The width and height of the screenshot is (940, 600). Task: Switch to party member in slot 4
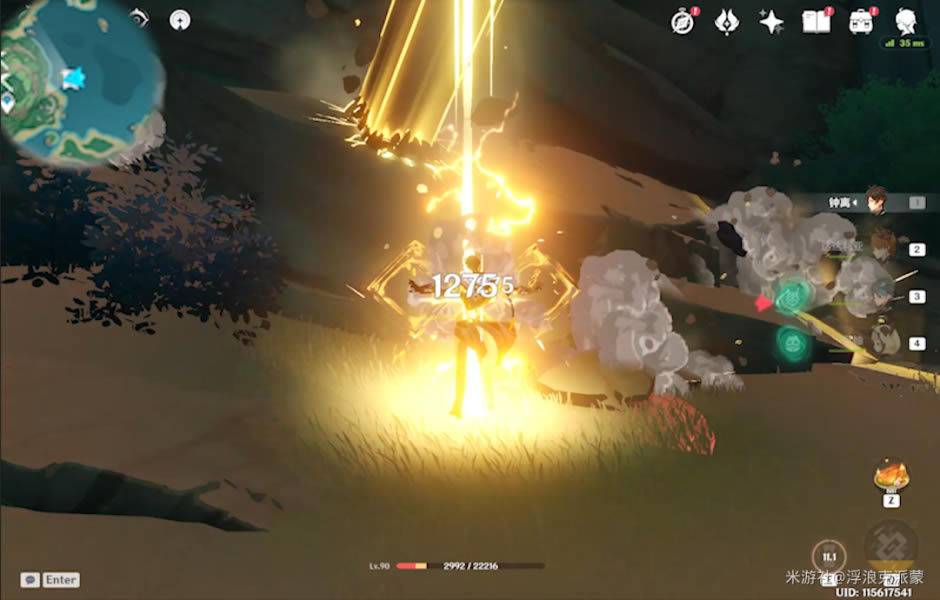click(x=882, y=343)
